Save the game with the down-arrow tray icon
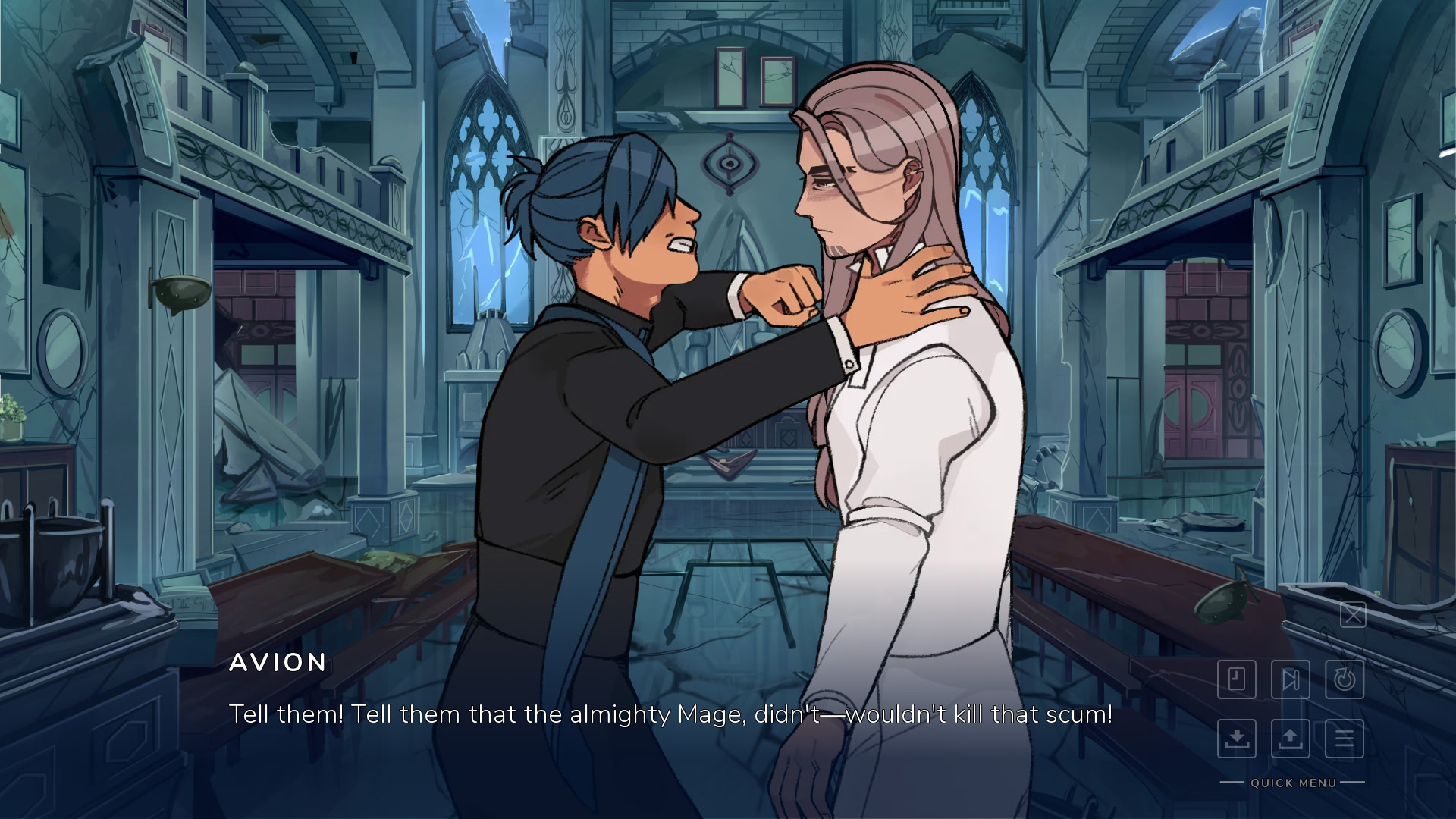Image resolution: width=1456 pixels, height=819 pixels. tap(1237, 738)
